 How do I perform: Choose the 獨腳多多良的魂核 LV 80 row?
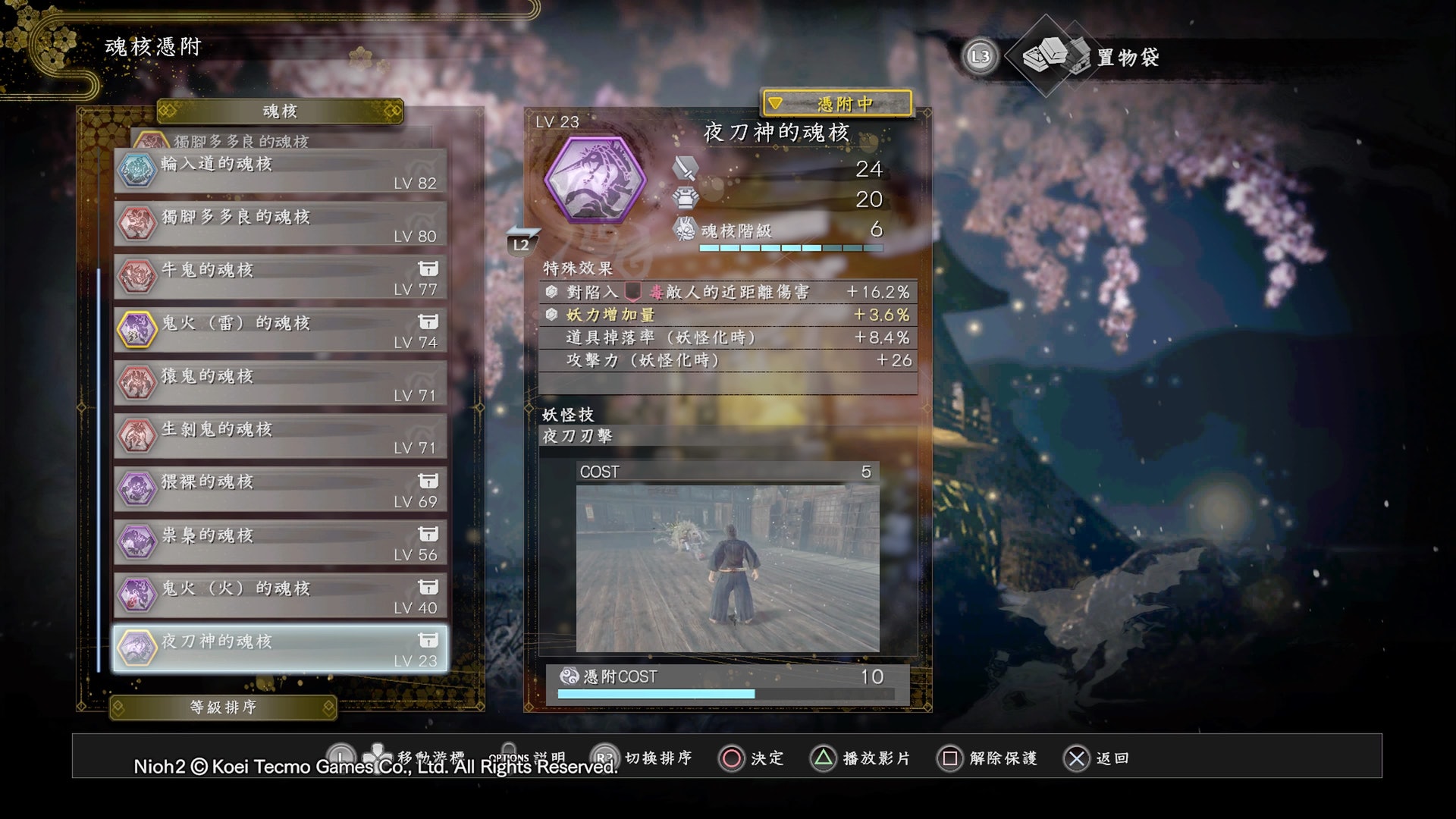coord(280,224)
